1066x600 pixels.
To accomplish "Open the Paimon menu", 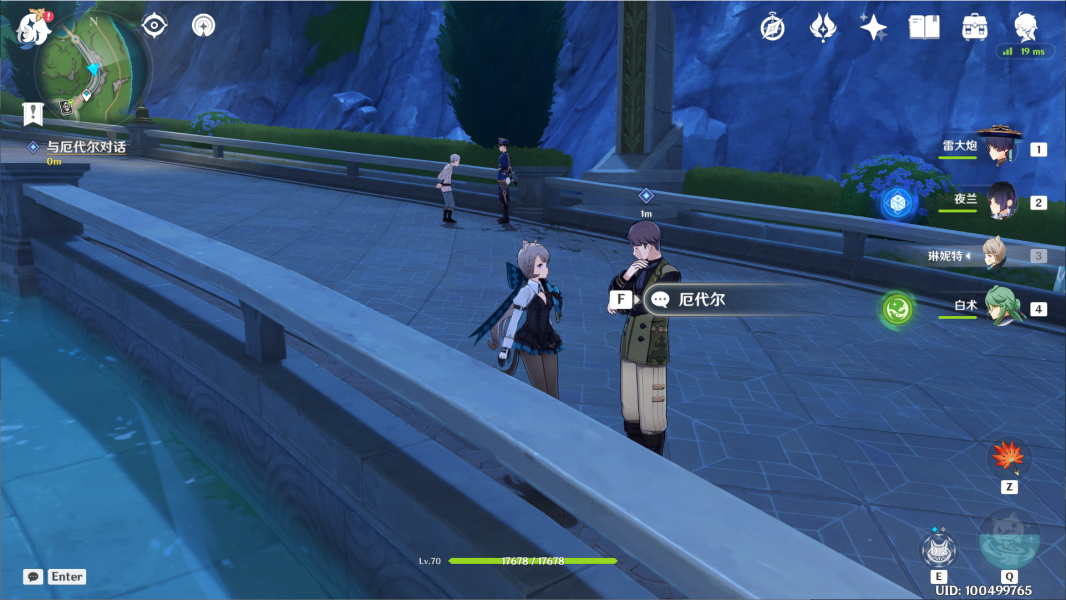I will point(28,28).
